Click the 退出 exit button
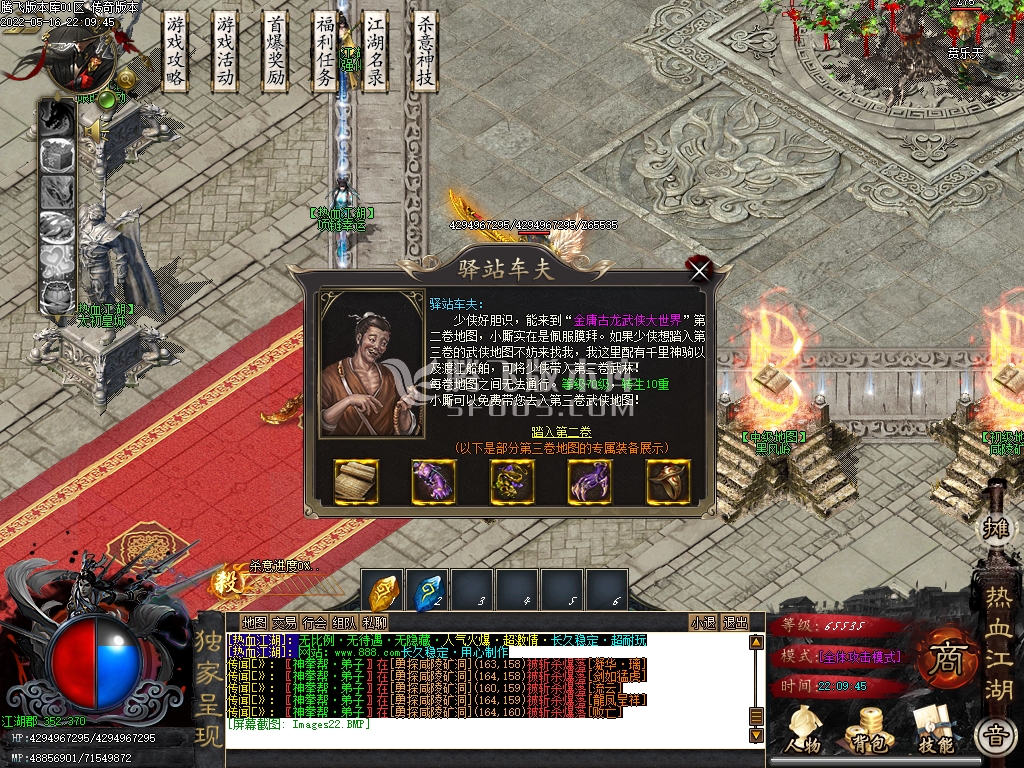Screen dimensions: 1024x768 click(735, 622)
